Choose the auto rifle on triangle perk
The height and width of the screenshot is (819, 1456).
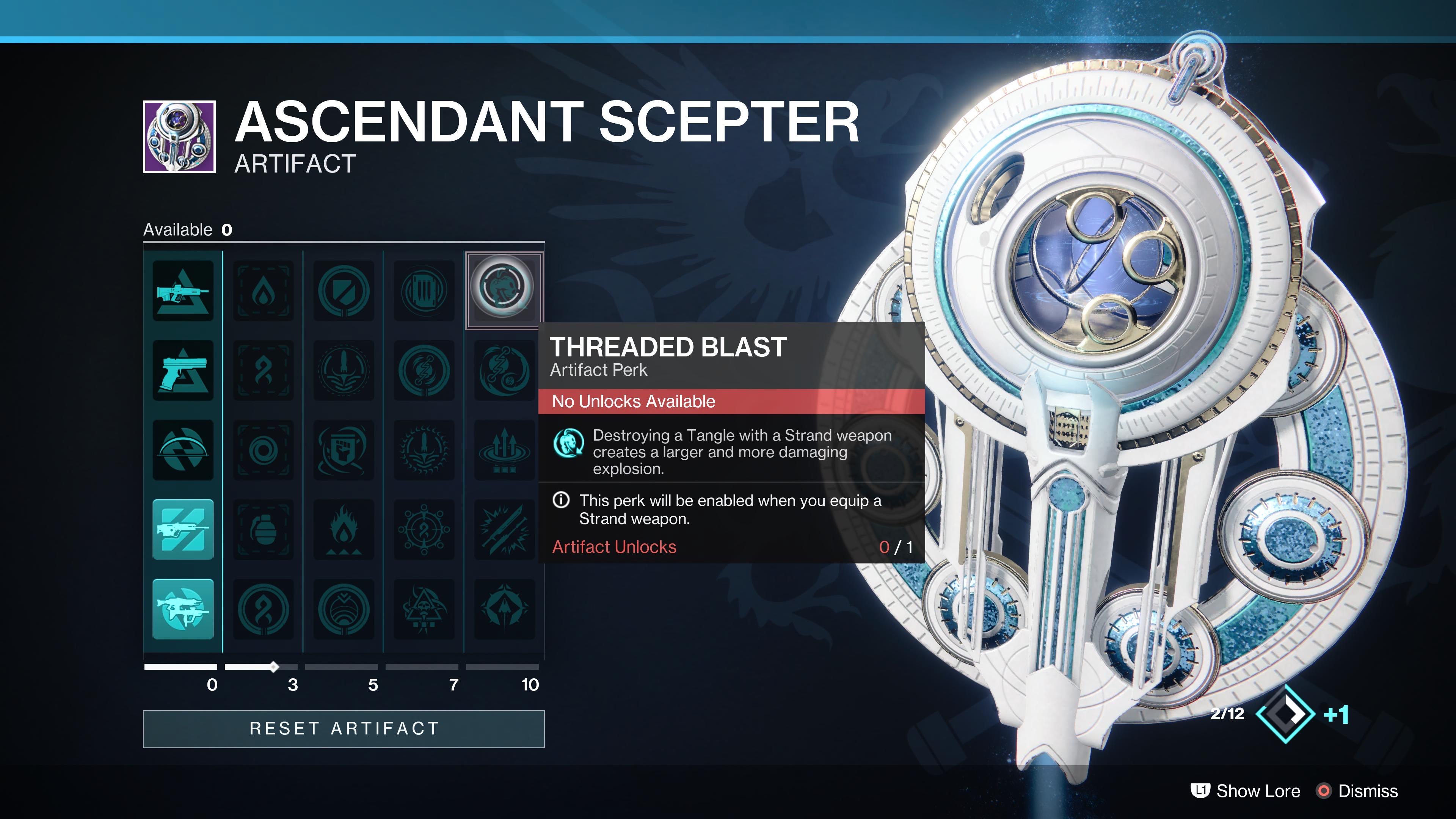[x=183, y=291]
